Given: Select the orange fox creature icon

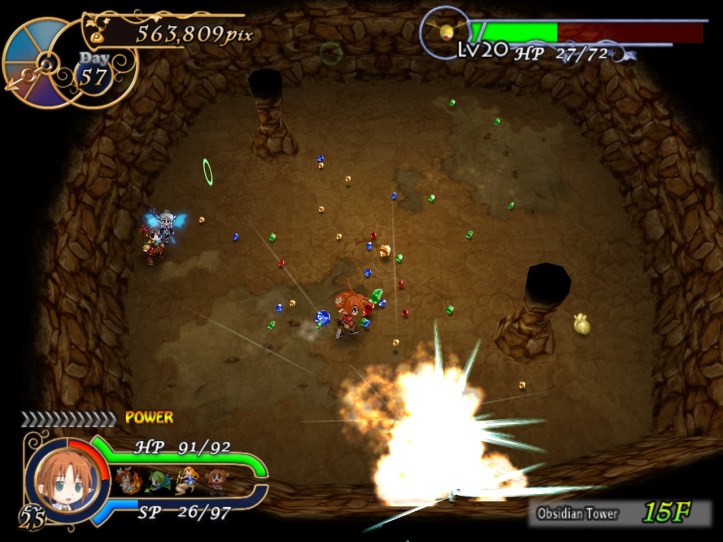Looking at the screenshot, I should [x=127, y=479].
